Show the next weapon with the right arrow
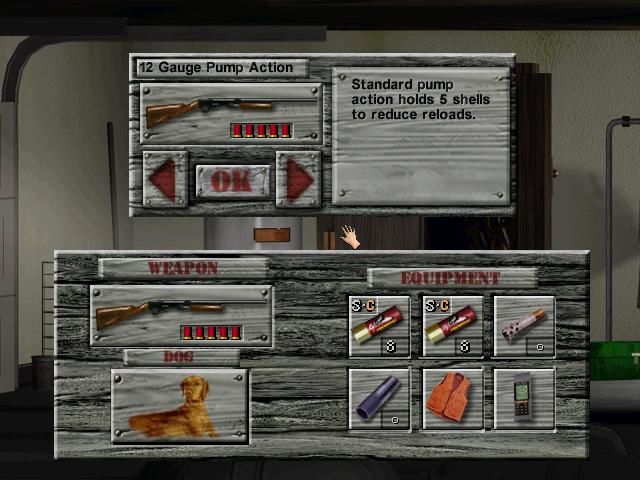The image size is (640, 480). [x=298, y=180]
